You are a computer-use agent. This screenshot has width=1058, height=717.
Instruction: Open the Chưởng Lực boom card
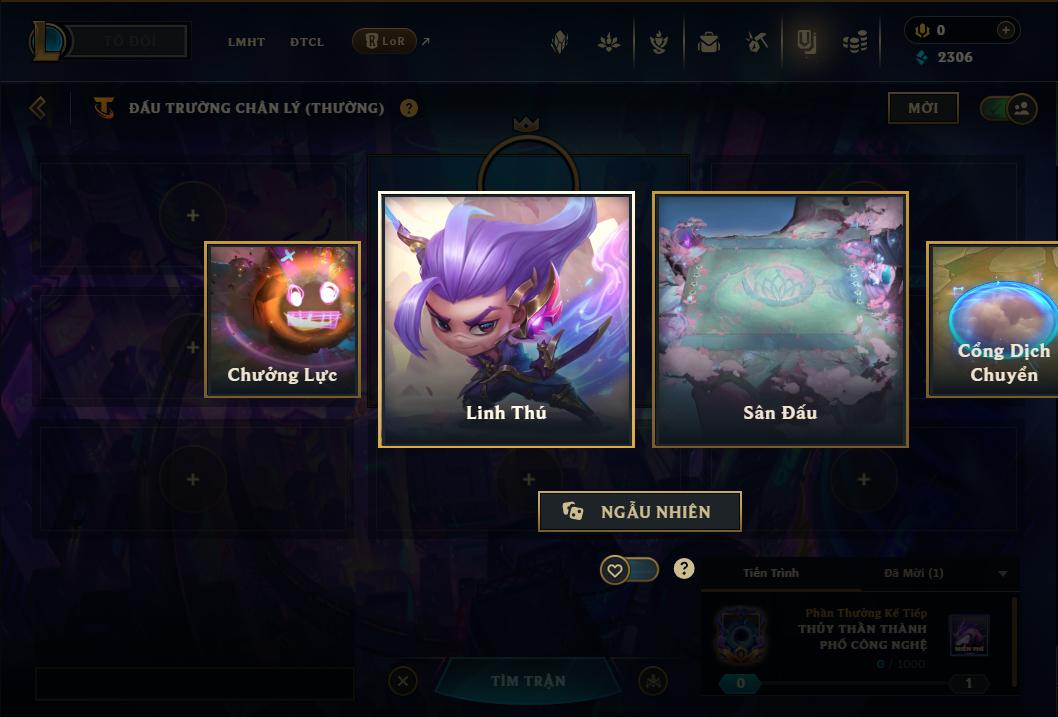tap(282, 319)
